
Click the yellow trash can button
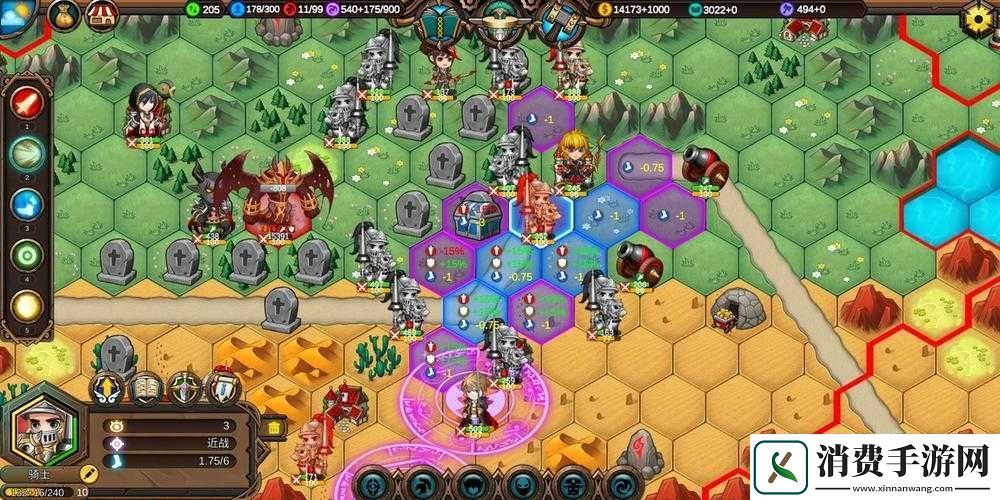(x=274, y=428)
